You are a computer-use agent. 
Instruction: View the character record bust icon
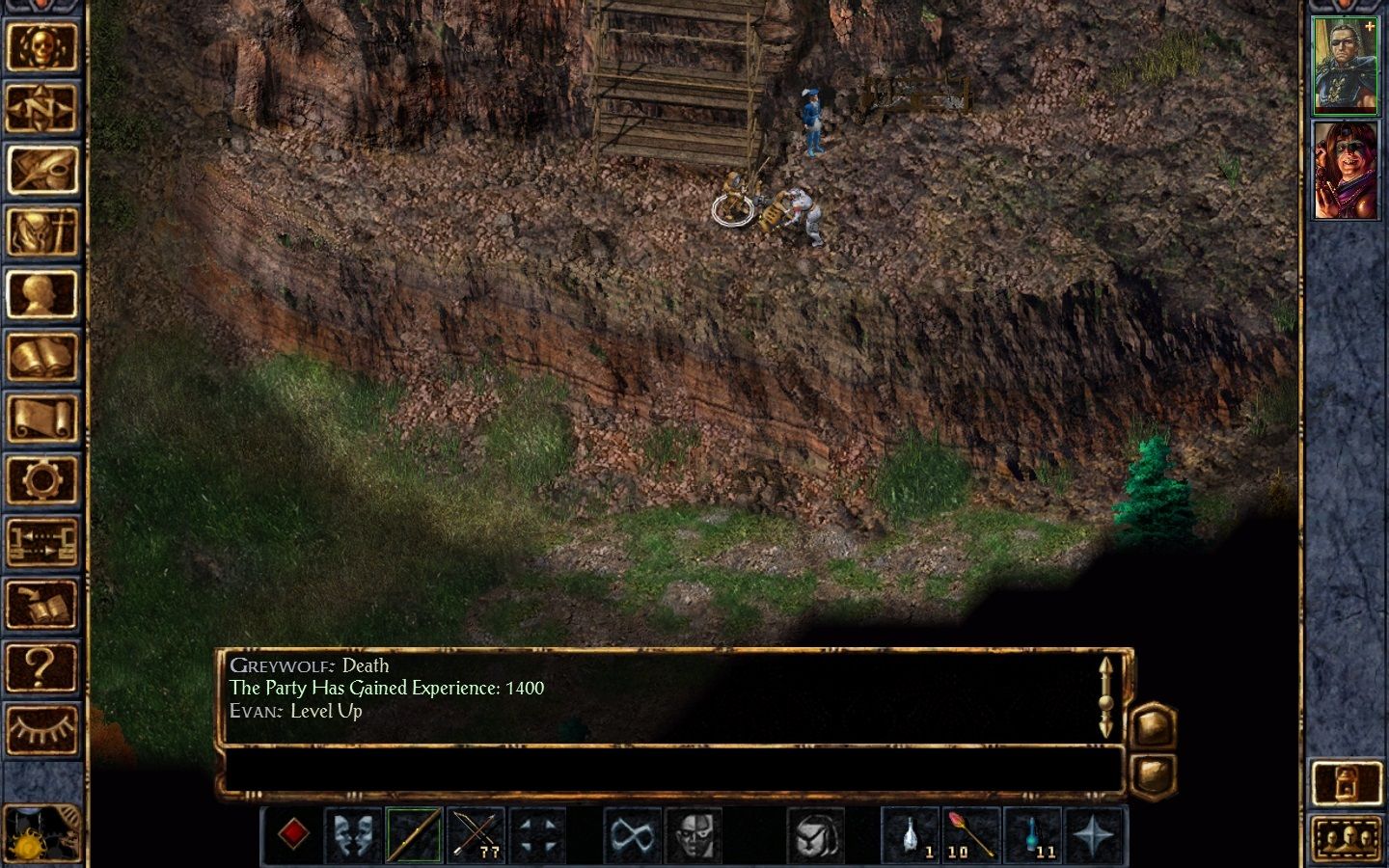[x=42, y=293]
